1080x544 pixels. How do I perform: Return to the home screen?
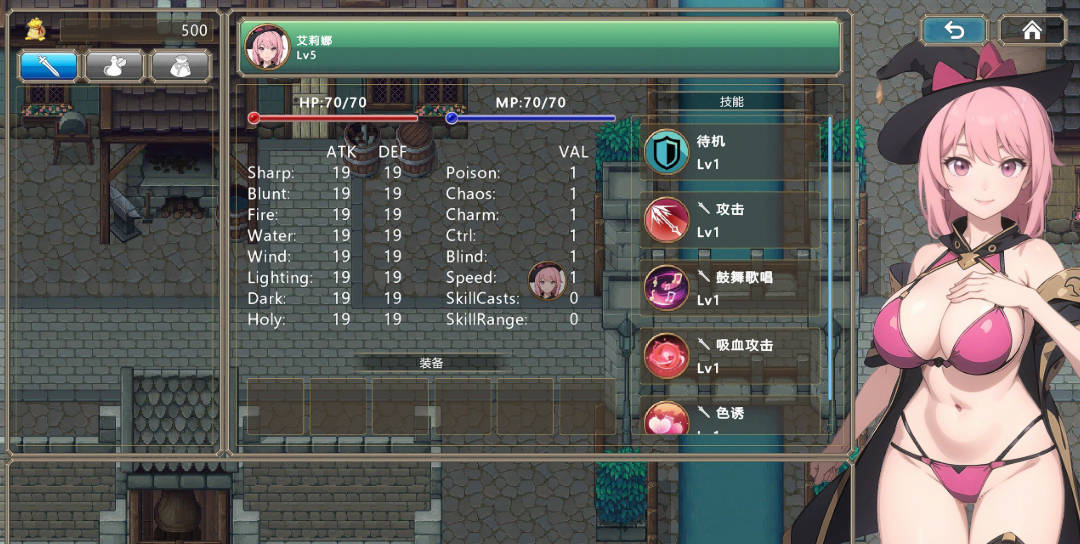(x=1032, y=30)
